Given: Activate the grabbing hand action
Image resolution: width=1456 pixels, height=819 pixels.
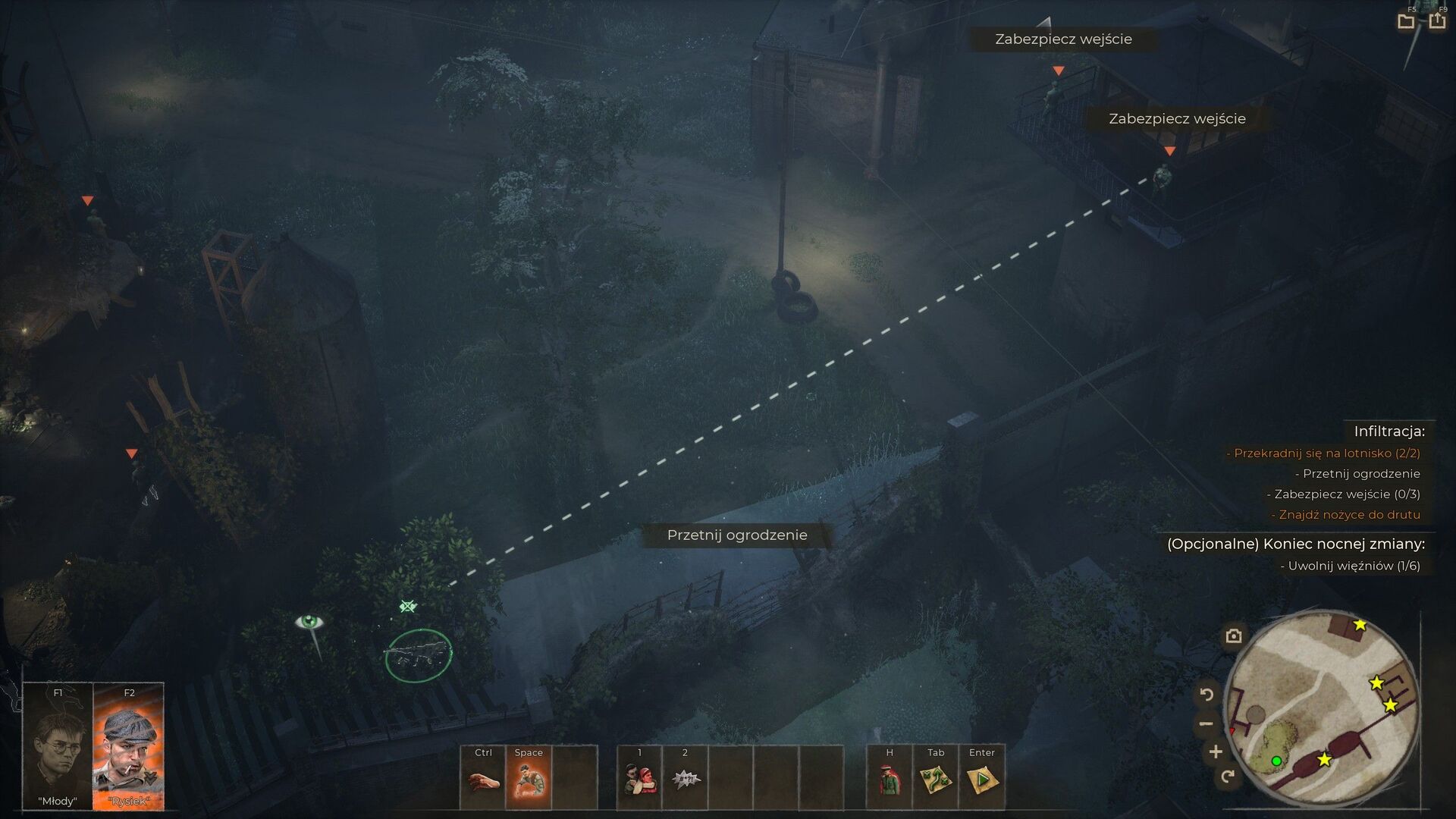Looking at the screenshot, I should pyautogui.click(x=483, y=780).
